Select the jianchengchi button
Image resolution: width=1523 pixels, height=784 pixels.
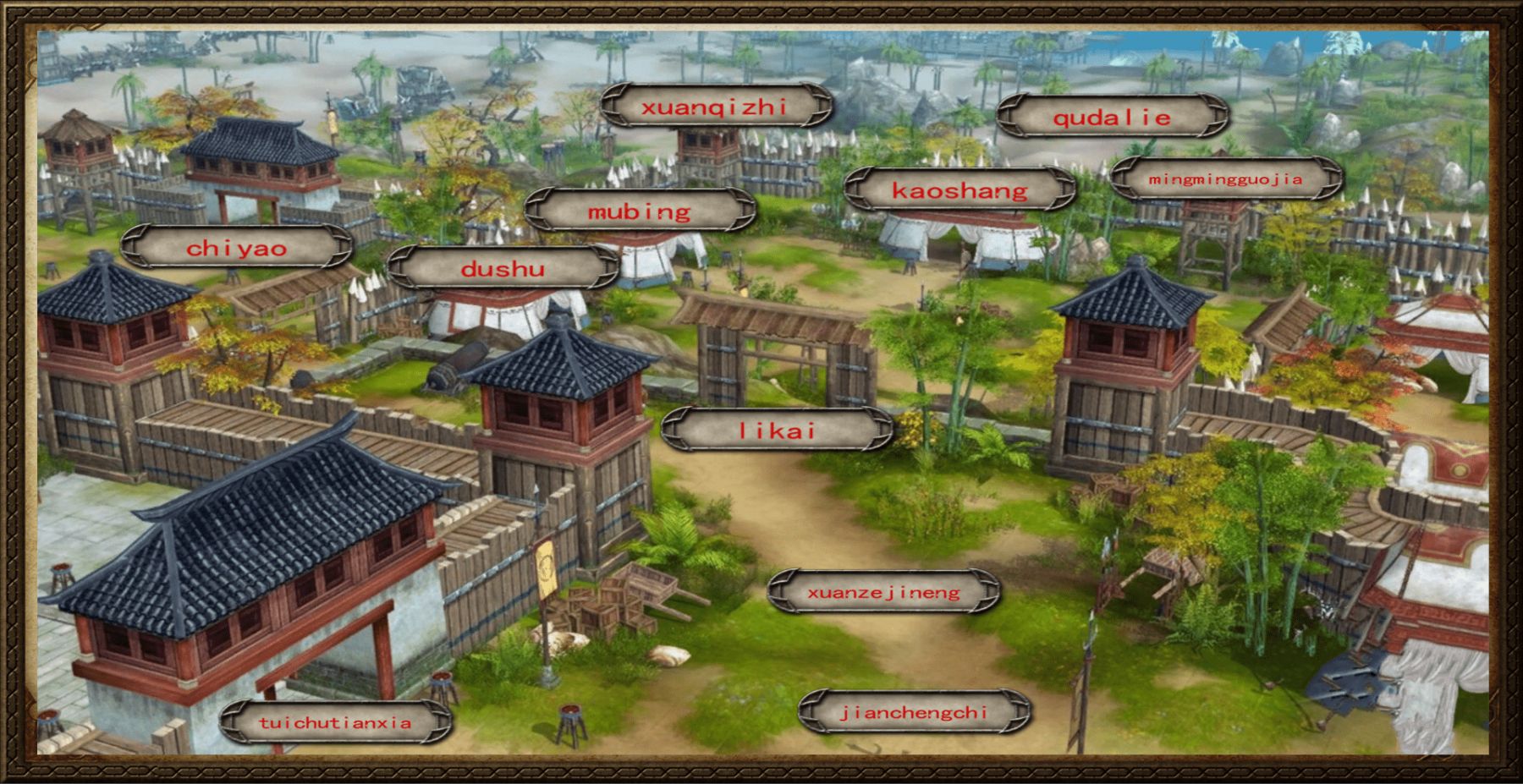coord(914,712)
